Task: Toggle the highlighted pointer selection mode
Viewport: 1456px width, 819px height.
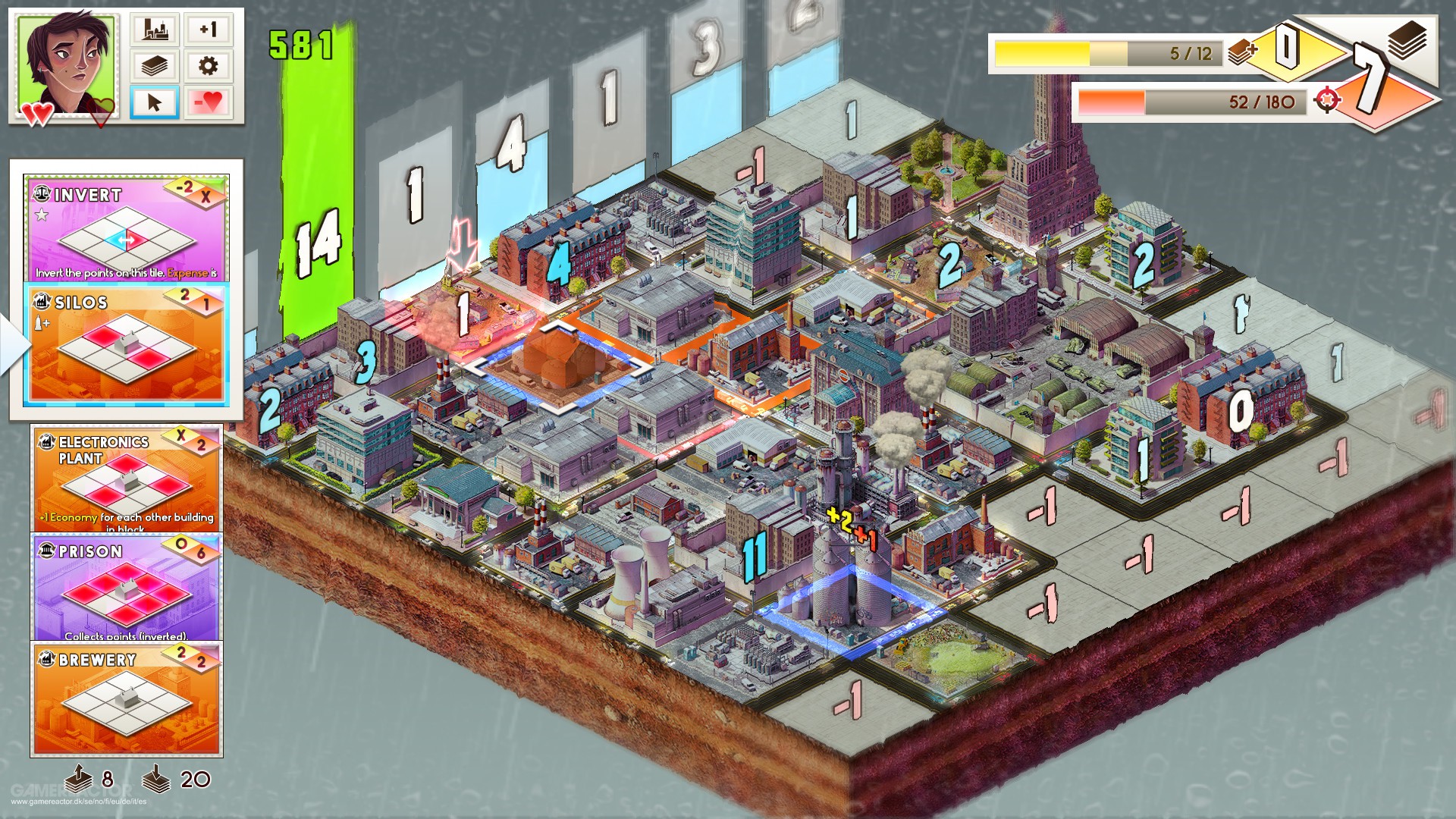Action: pyautogui.click(x=155, y=102)
